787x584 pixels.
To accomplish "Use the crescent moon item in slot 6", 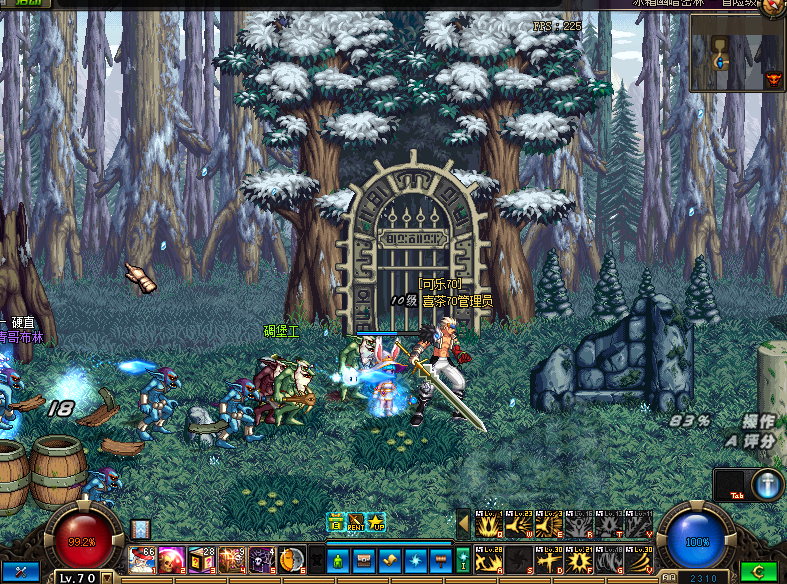I will [x=291, y=558].
